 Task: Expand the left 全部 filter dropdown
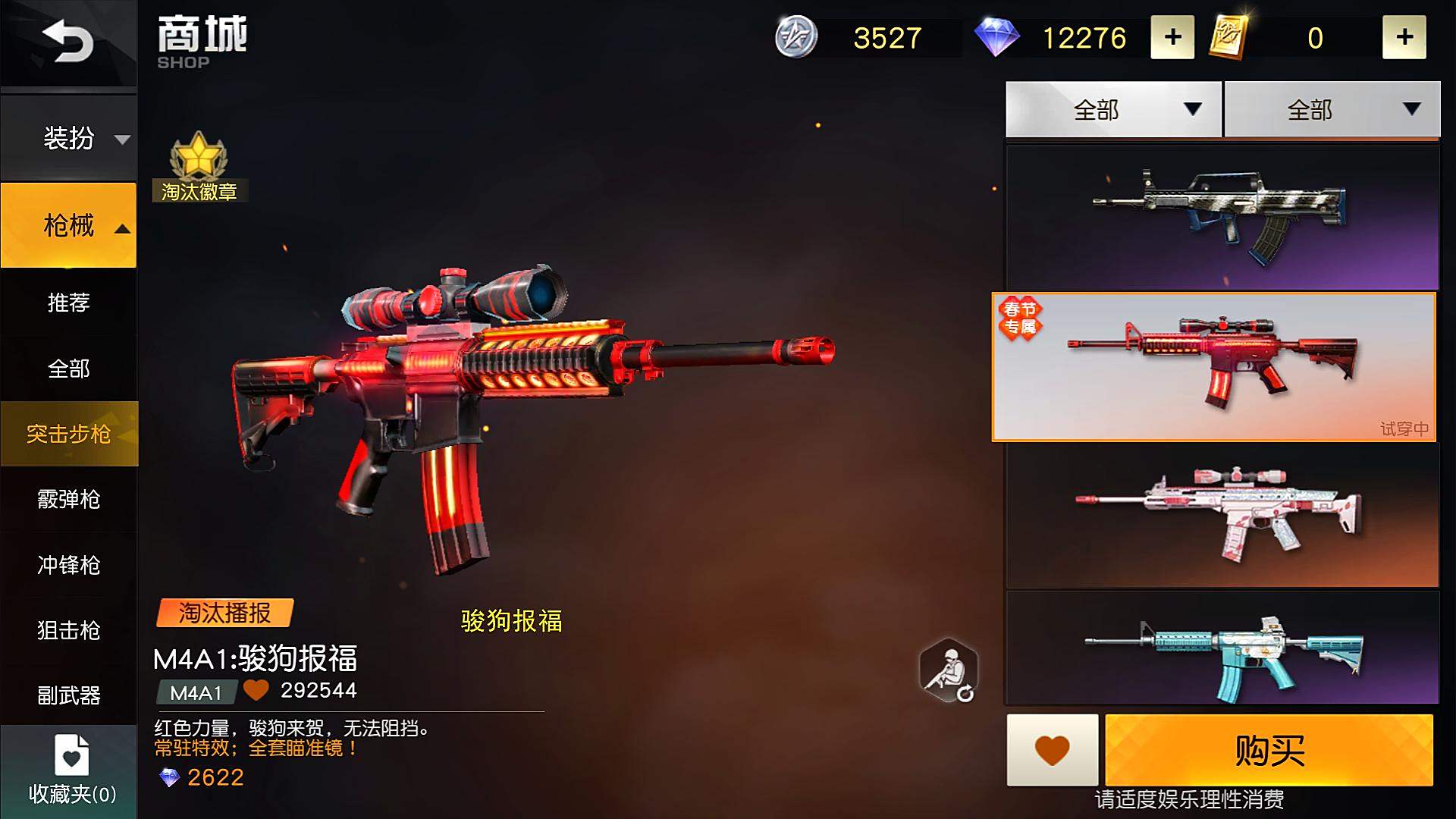1112,109
